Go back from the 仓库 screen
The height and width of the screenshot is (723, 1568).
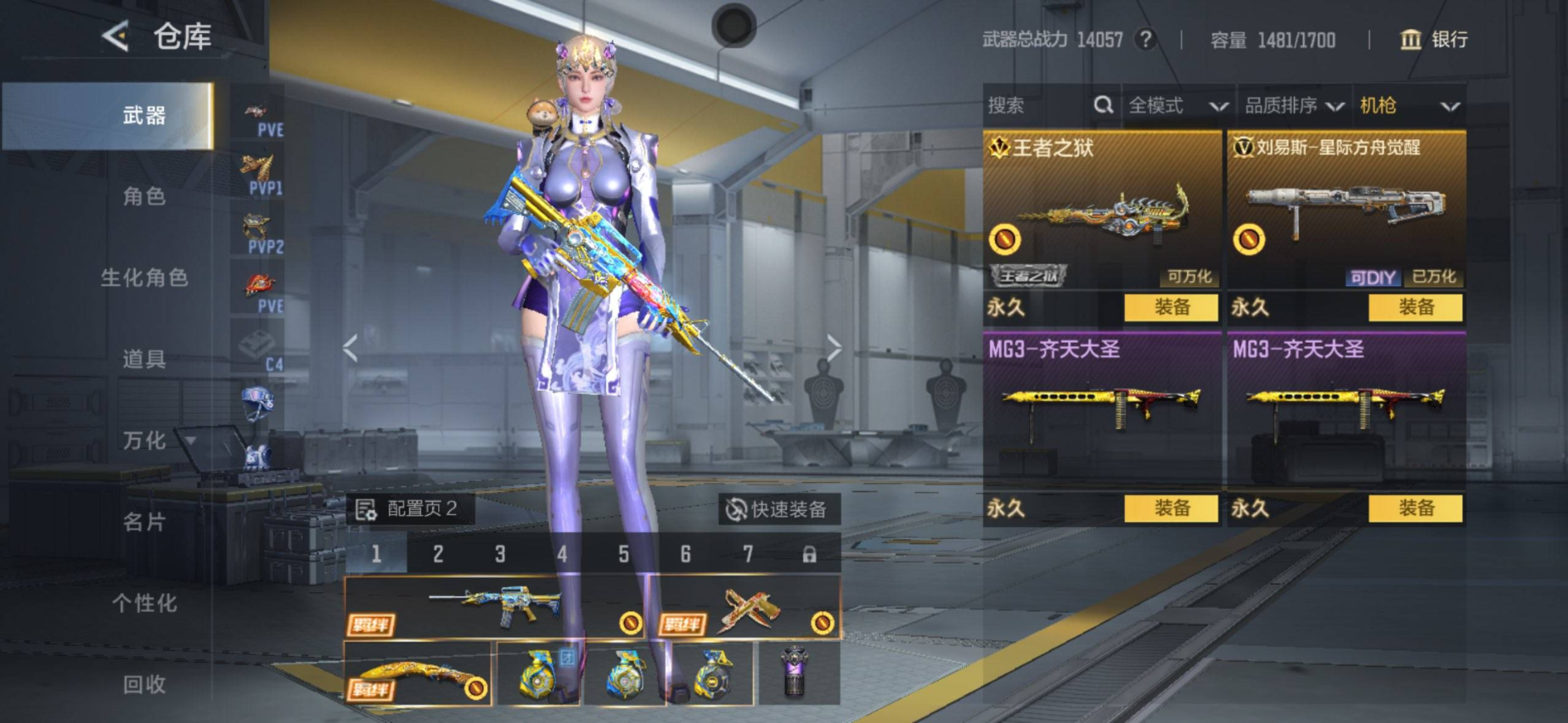(115, 36)
